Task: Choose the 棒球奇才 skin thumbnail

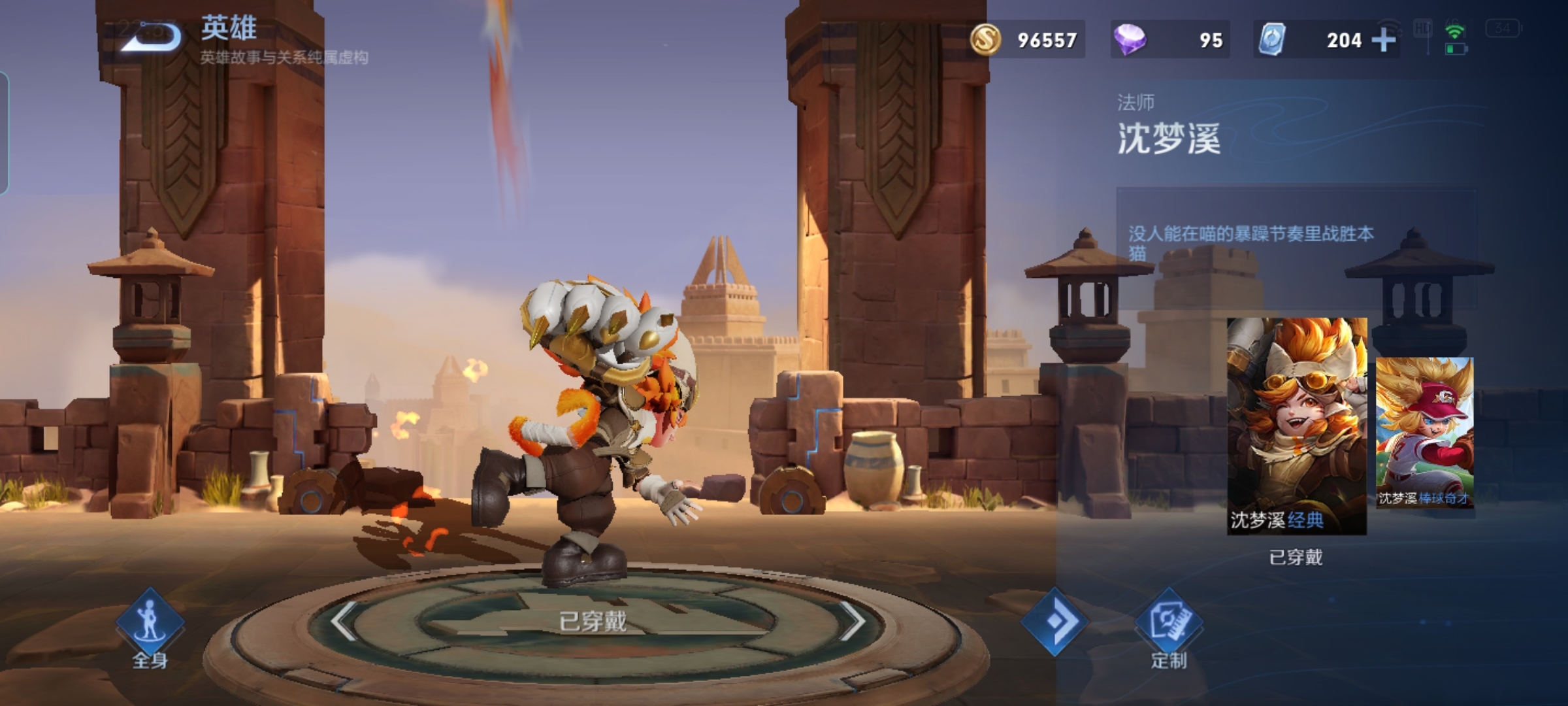Action: [1424, 432]
